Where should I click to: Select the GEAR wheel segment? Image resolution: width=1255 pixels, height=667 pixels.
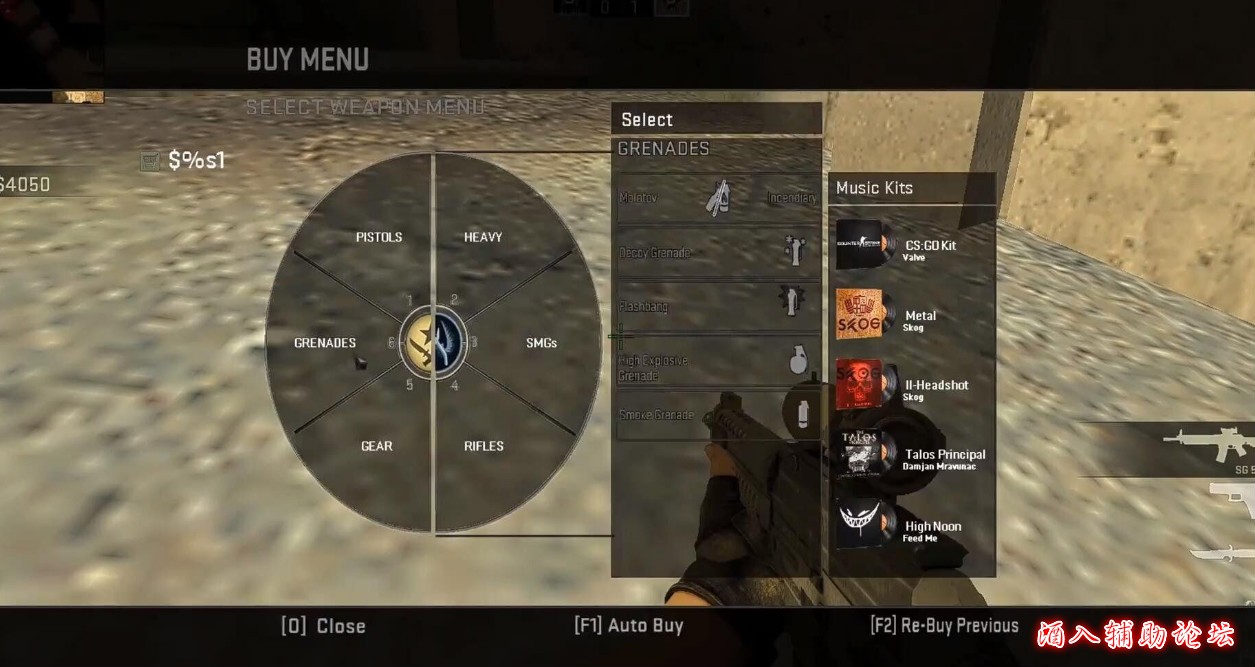(x=376, y=446)
